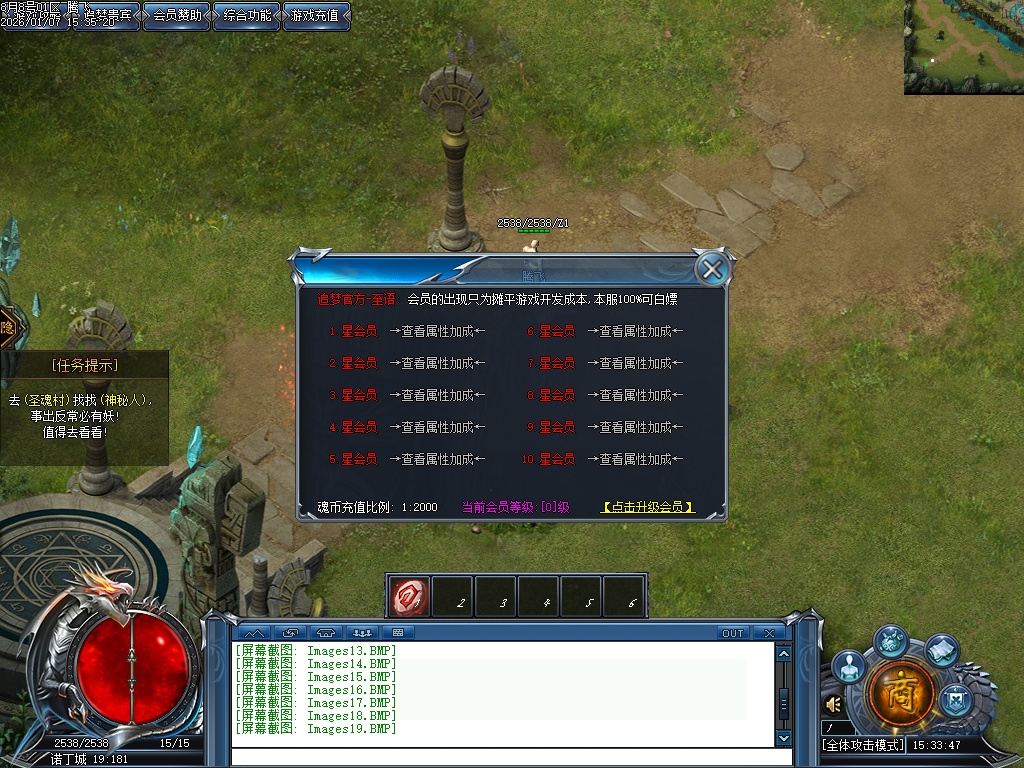Toggle sound with the speaker icon

(x=833, y=705)
